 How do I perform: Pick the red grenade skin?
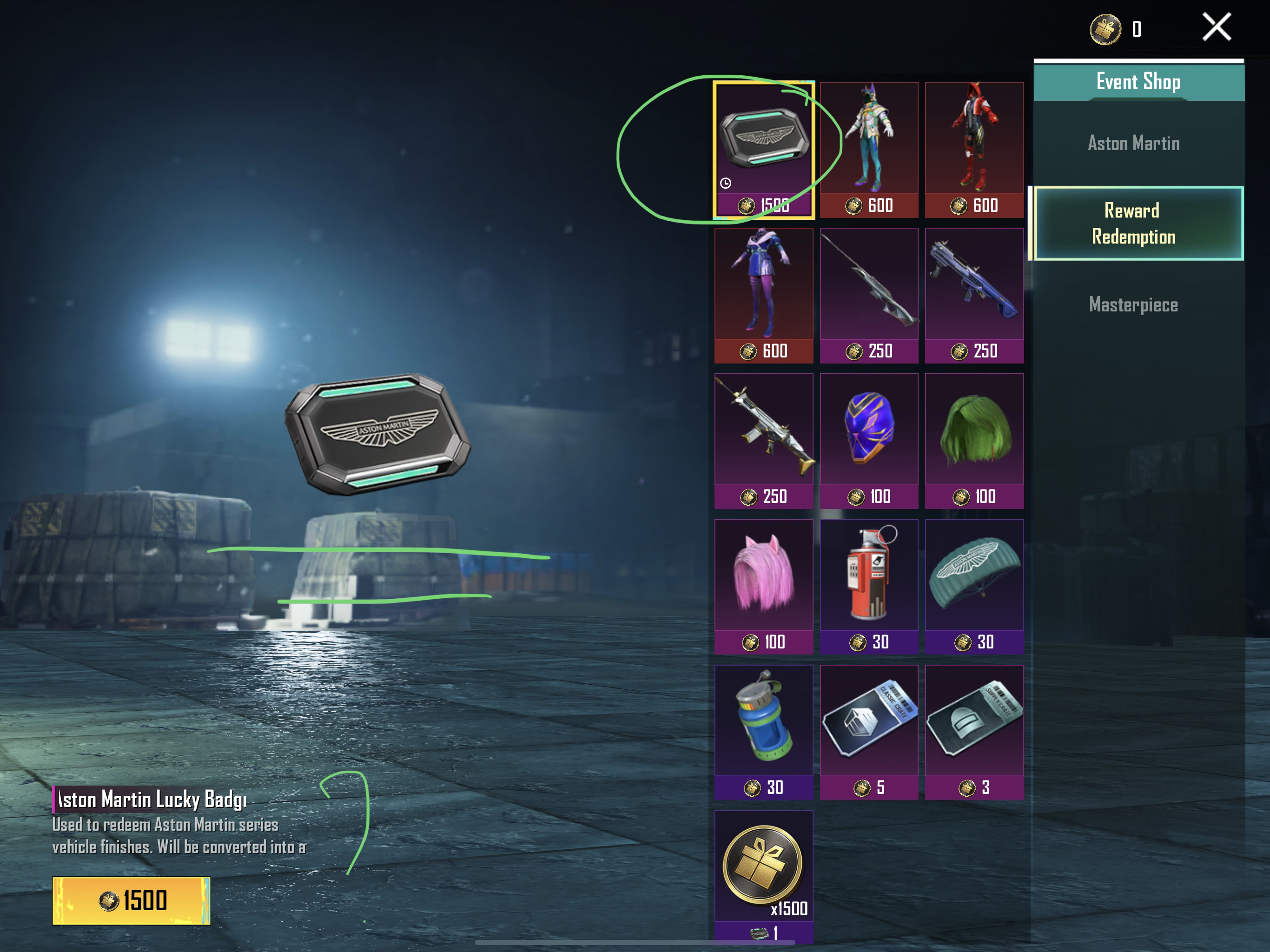[x=869, y=586]
